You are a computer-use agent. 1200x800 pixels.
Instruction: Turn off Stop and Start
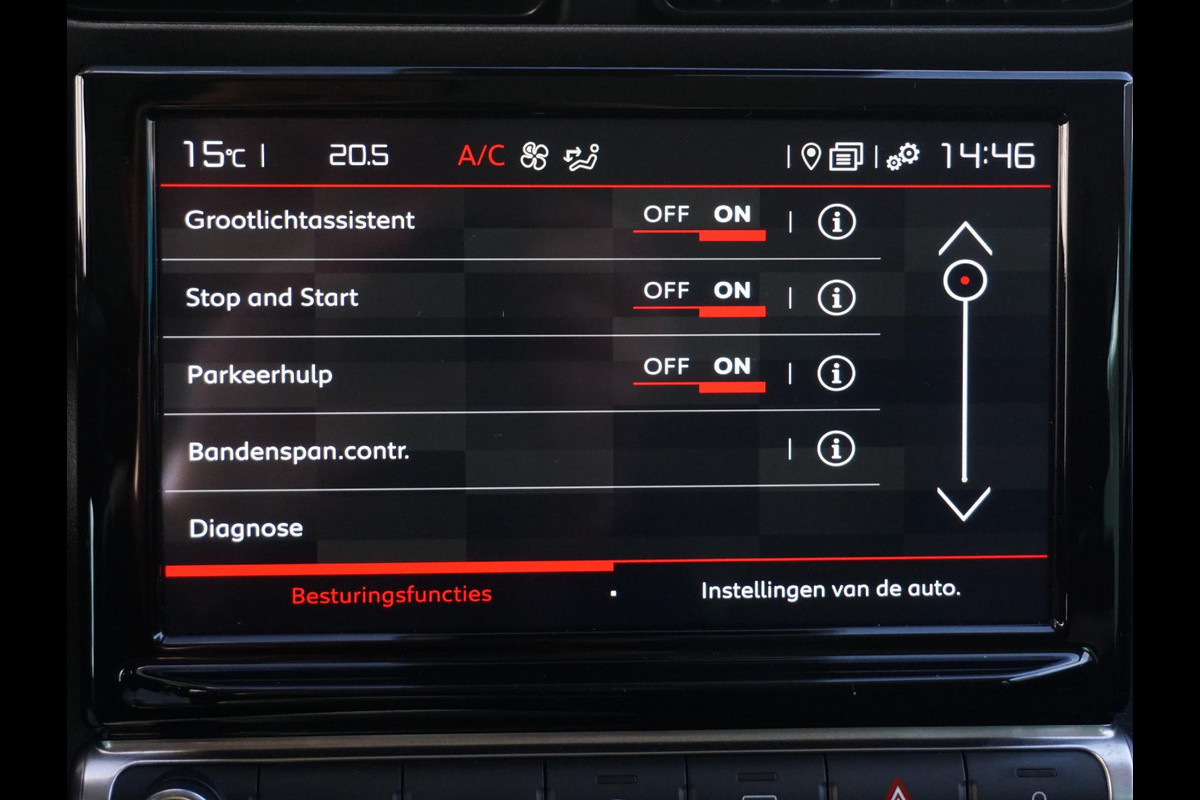point(666,291)
